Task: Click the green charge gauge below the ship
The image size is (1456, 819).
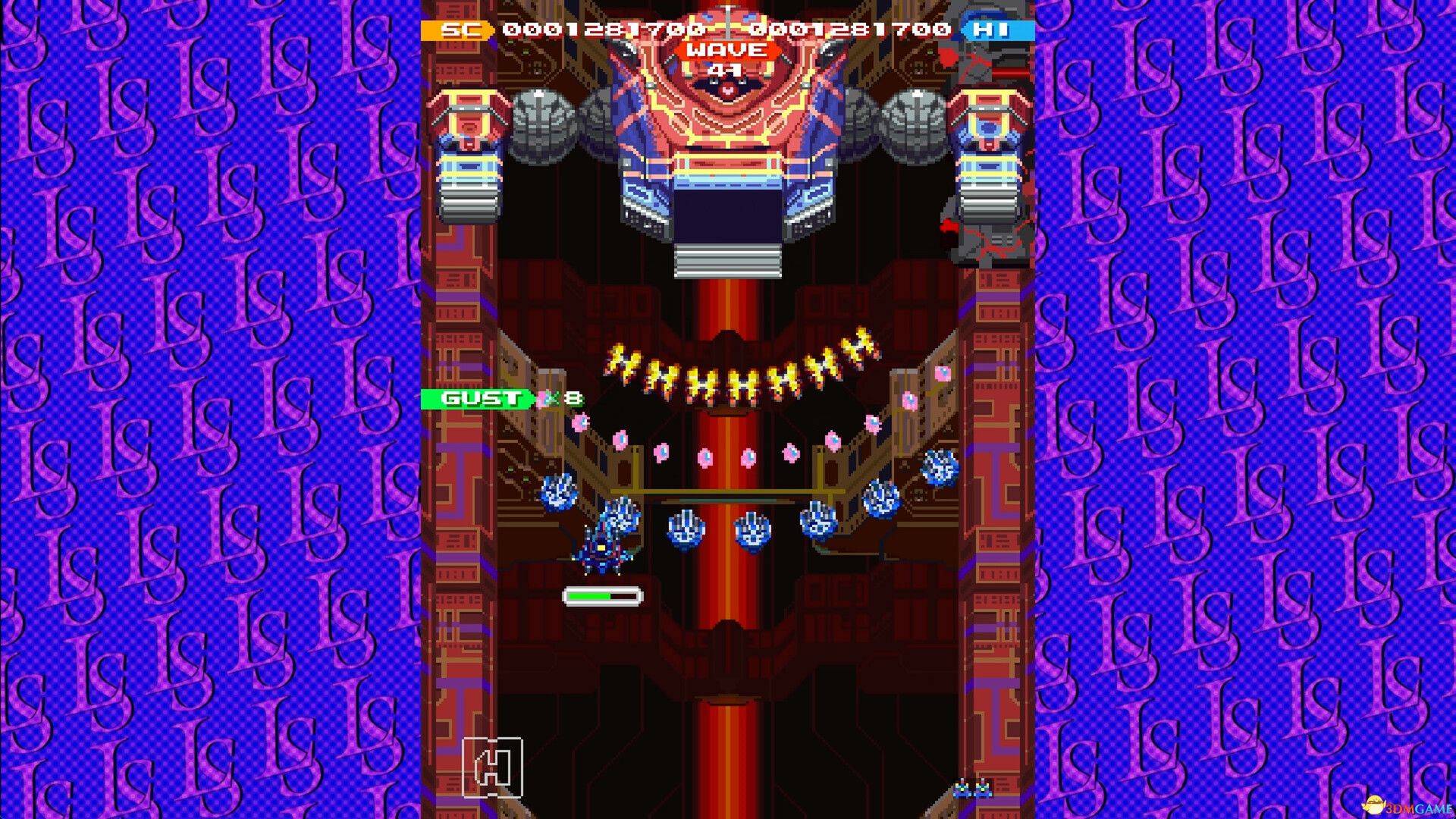Action: pyautogui.click(x=599, y=596)
